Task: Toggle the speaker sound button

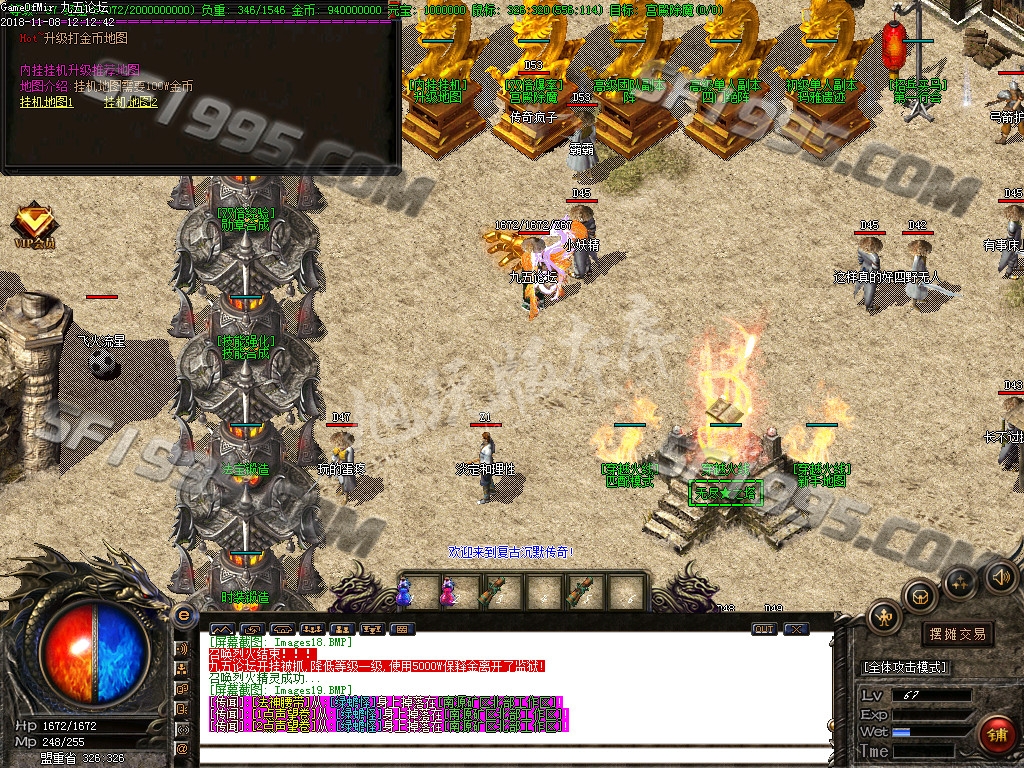Action: point(1000,576)
